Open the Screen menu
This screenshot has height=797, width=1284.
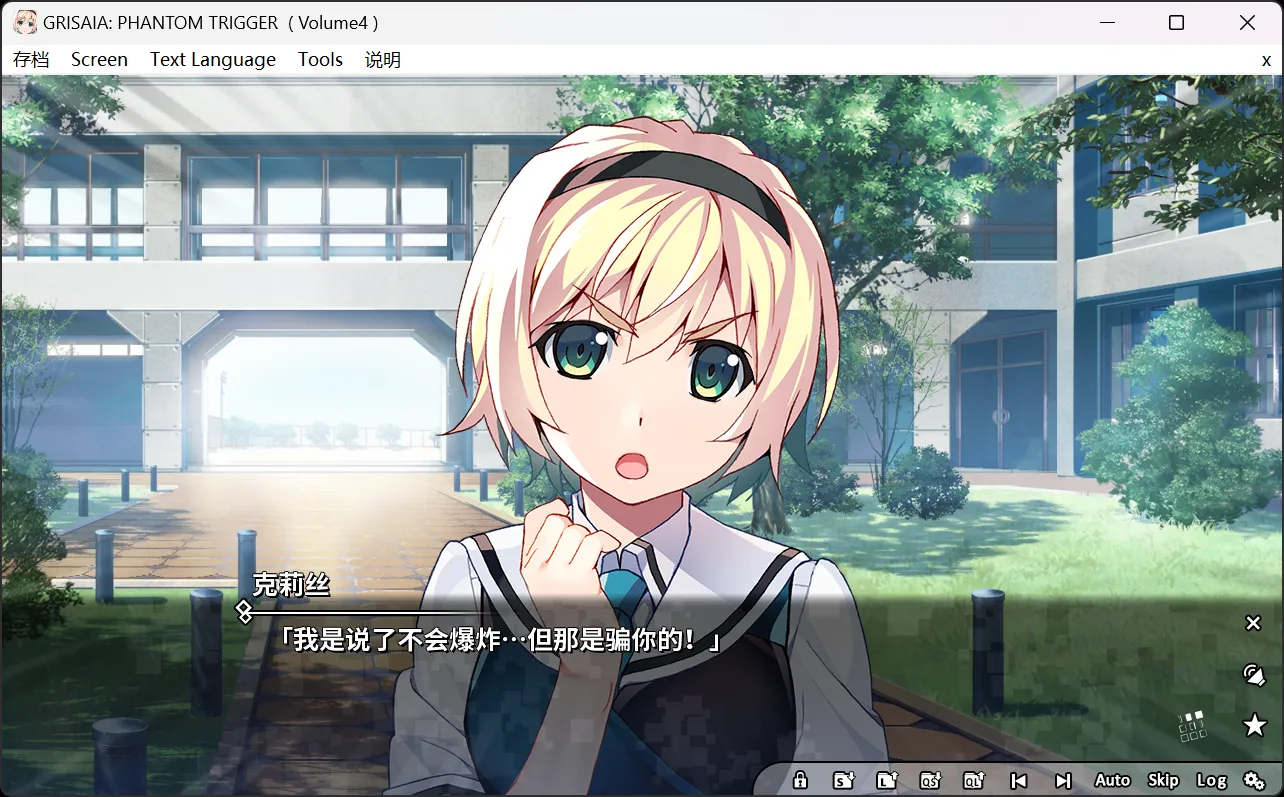(x=99, y=59)
